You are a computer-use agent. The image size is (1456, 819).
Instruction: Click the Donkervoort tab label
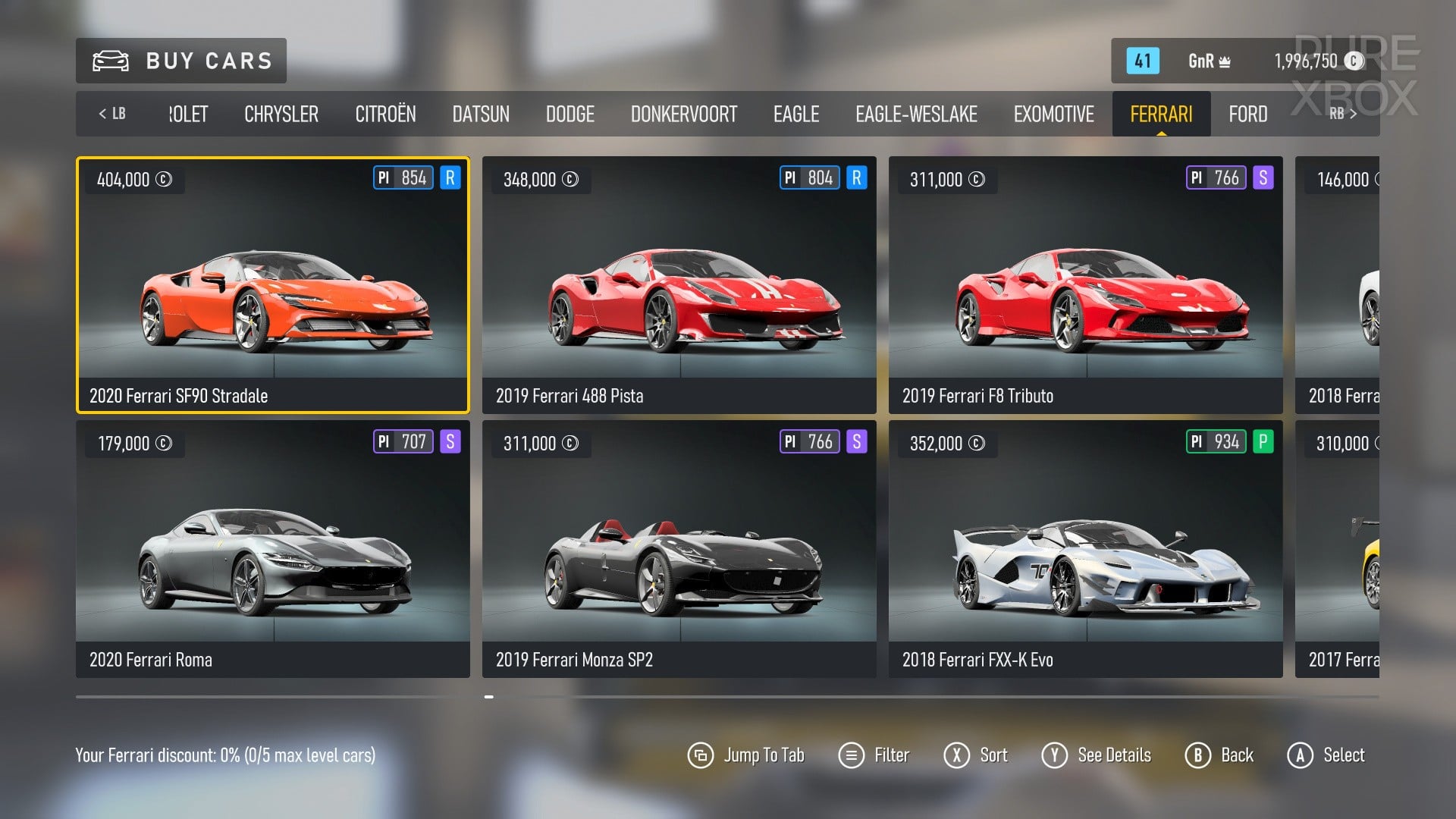(684, 114)
